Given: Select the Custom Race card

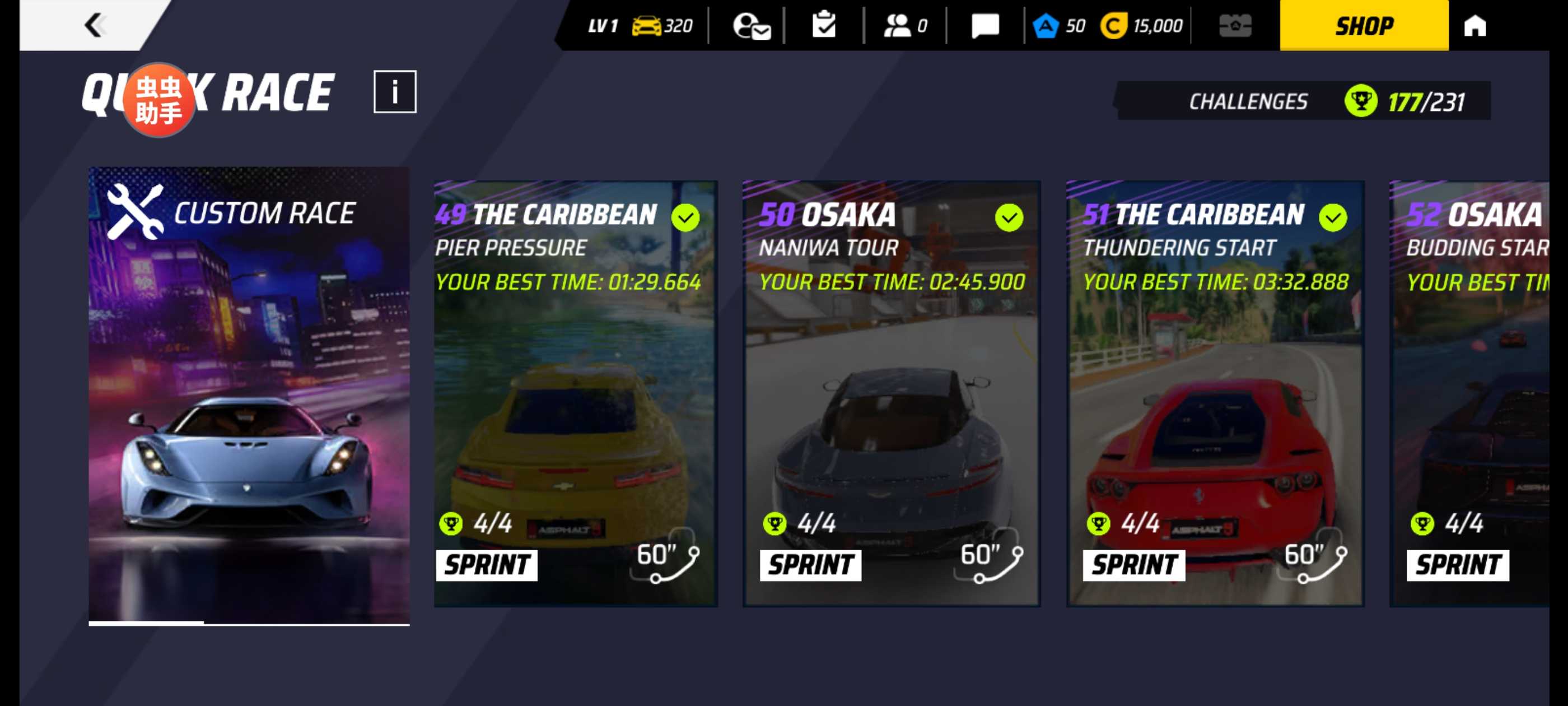Looking at the screenshot, I should click(x=249, y=396).
